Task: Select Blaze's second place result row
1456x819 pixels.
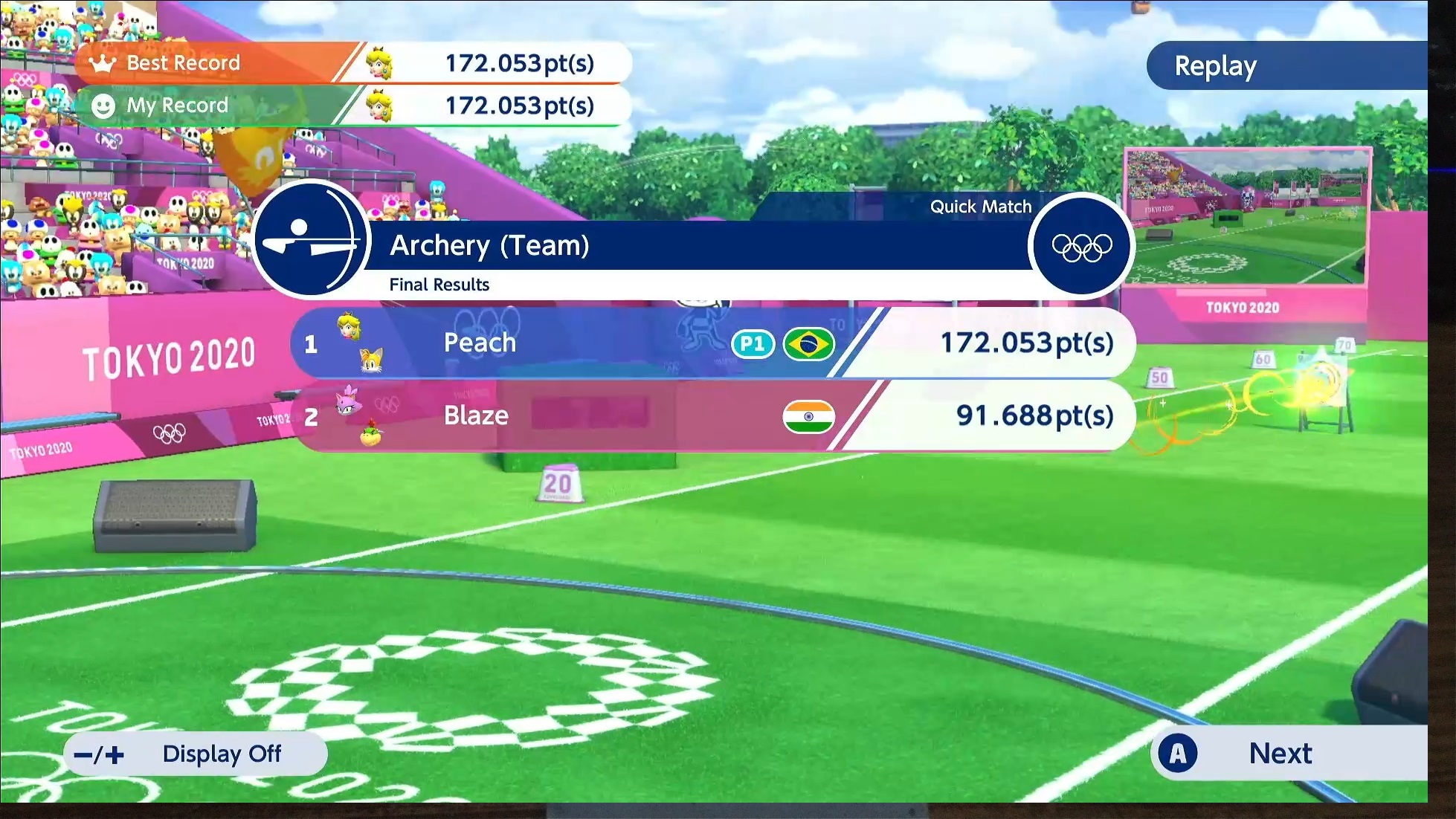Action: [712, 415]
